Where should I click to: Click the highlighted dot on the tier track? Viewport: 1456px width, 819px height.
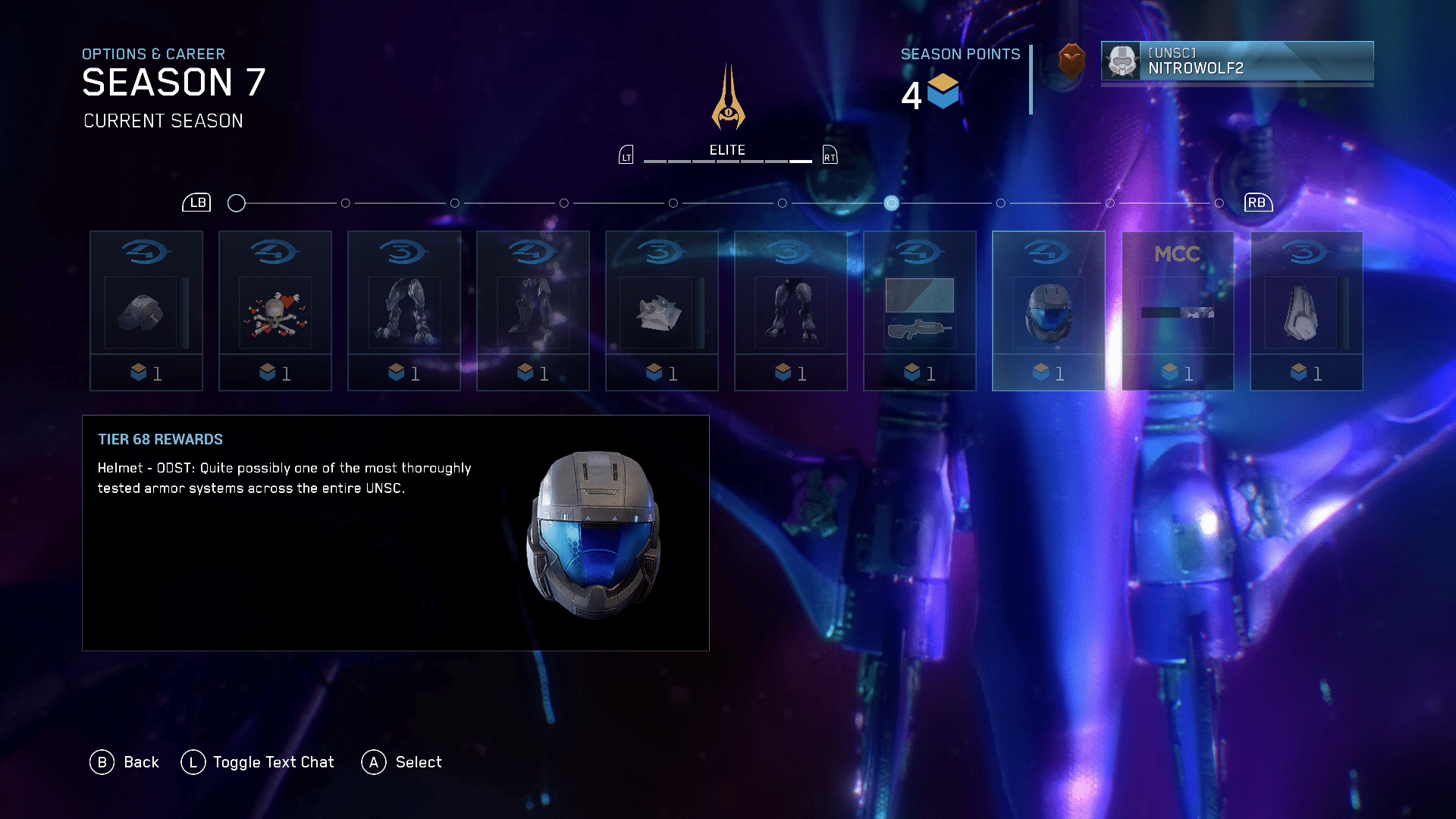[x=892, y=203]
